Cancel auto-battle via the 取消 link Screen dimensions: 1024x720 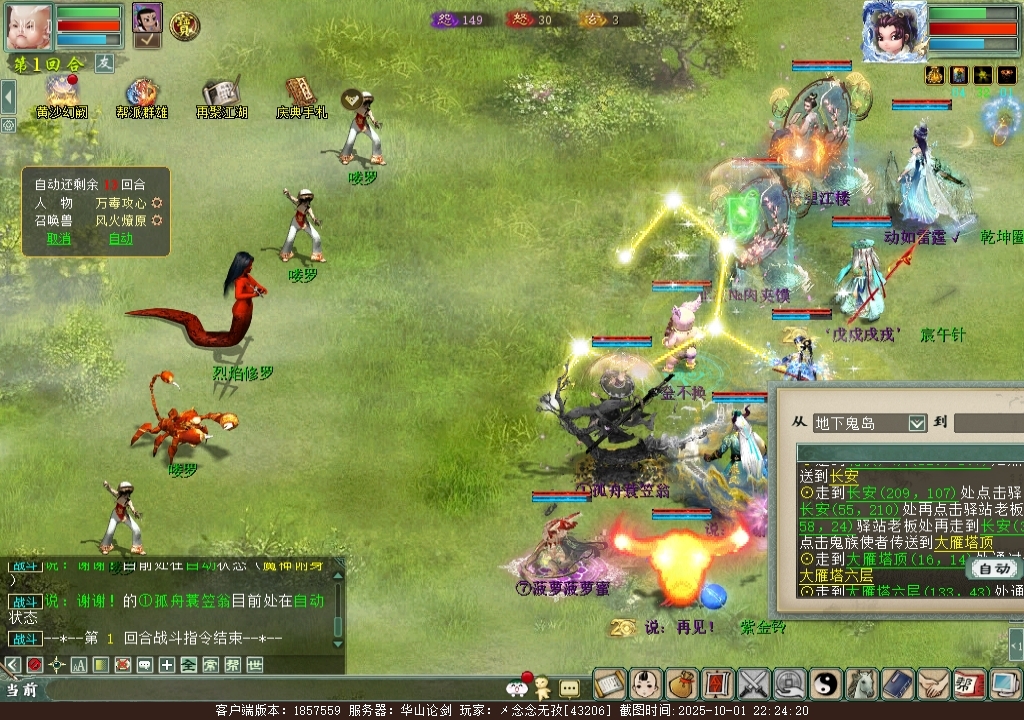point(59,239)
